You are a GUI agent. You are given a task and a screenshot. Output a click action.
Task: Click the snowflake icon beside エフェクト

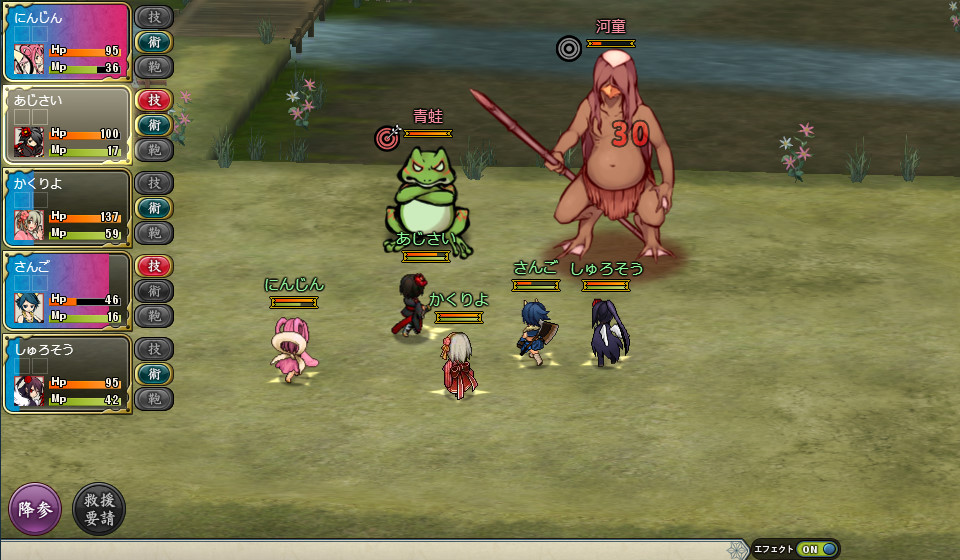pos(737,549)
